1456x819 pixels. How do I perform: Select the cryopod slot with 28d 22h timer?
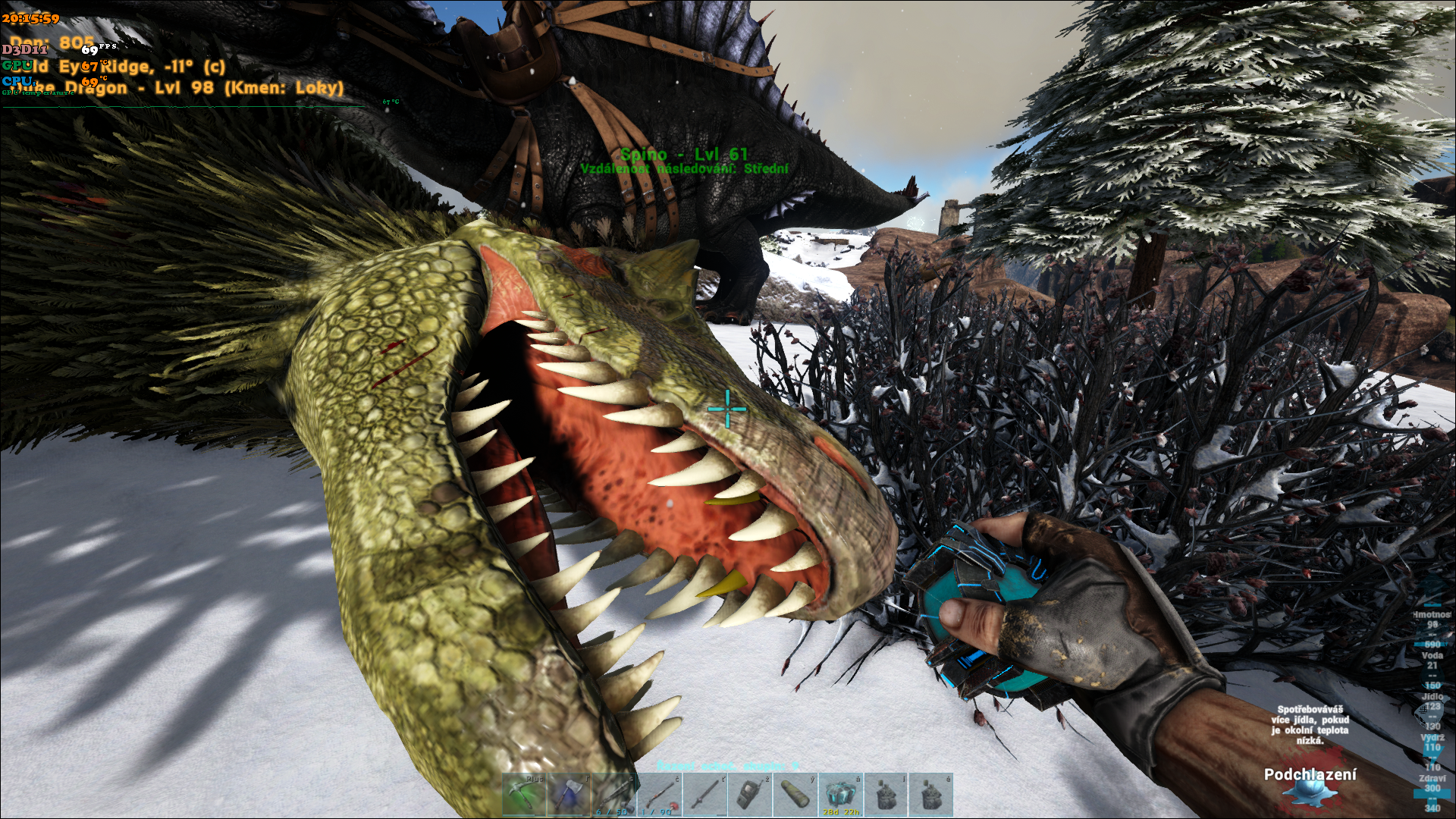tap(840, 795)
